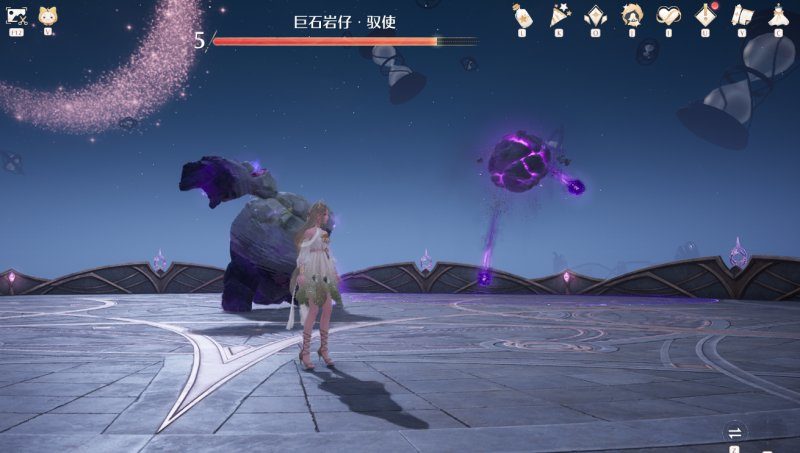This screenshot has height=453, width=800.
Task: Open the character portrait crescent icon
Action: pos(631,15)
